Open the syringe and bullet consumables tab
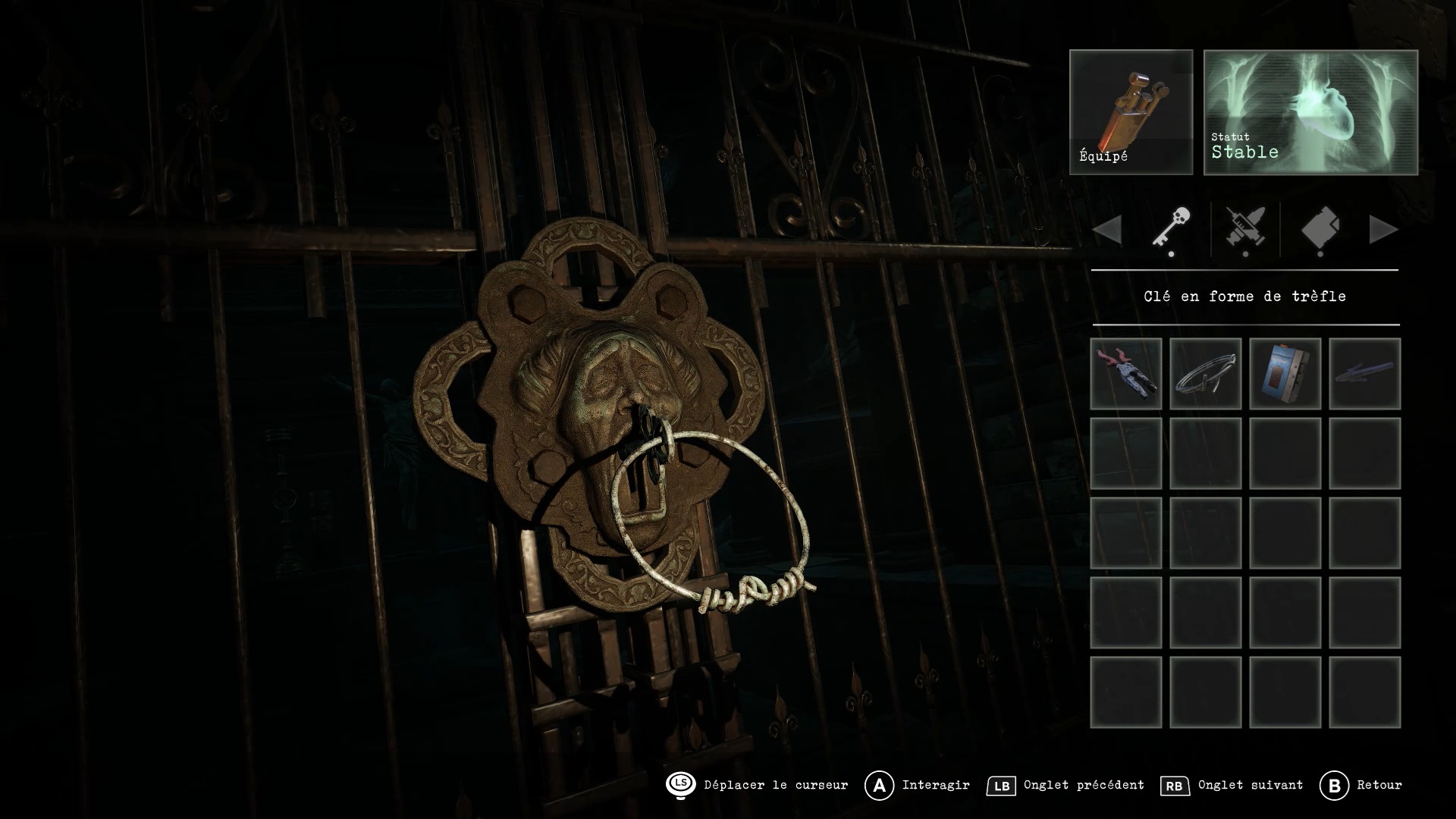This screenshot has height=819, width=1456. click(x=1245, y=228)
